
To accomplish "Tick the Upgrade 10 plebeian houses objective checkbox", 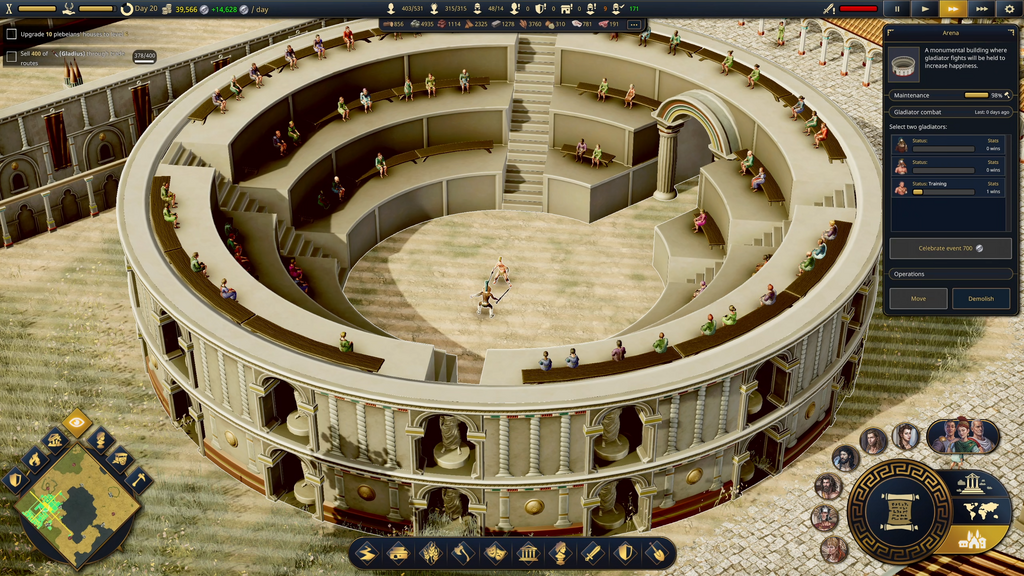I will click(x=11, y=33).
